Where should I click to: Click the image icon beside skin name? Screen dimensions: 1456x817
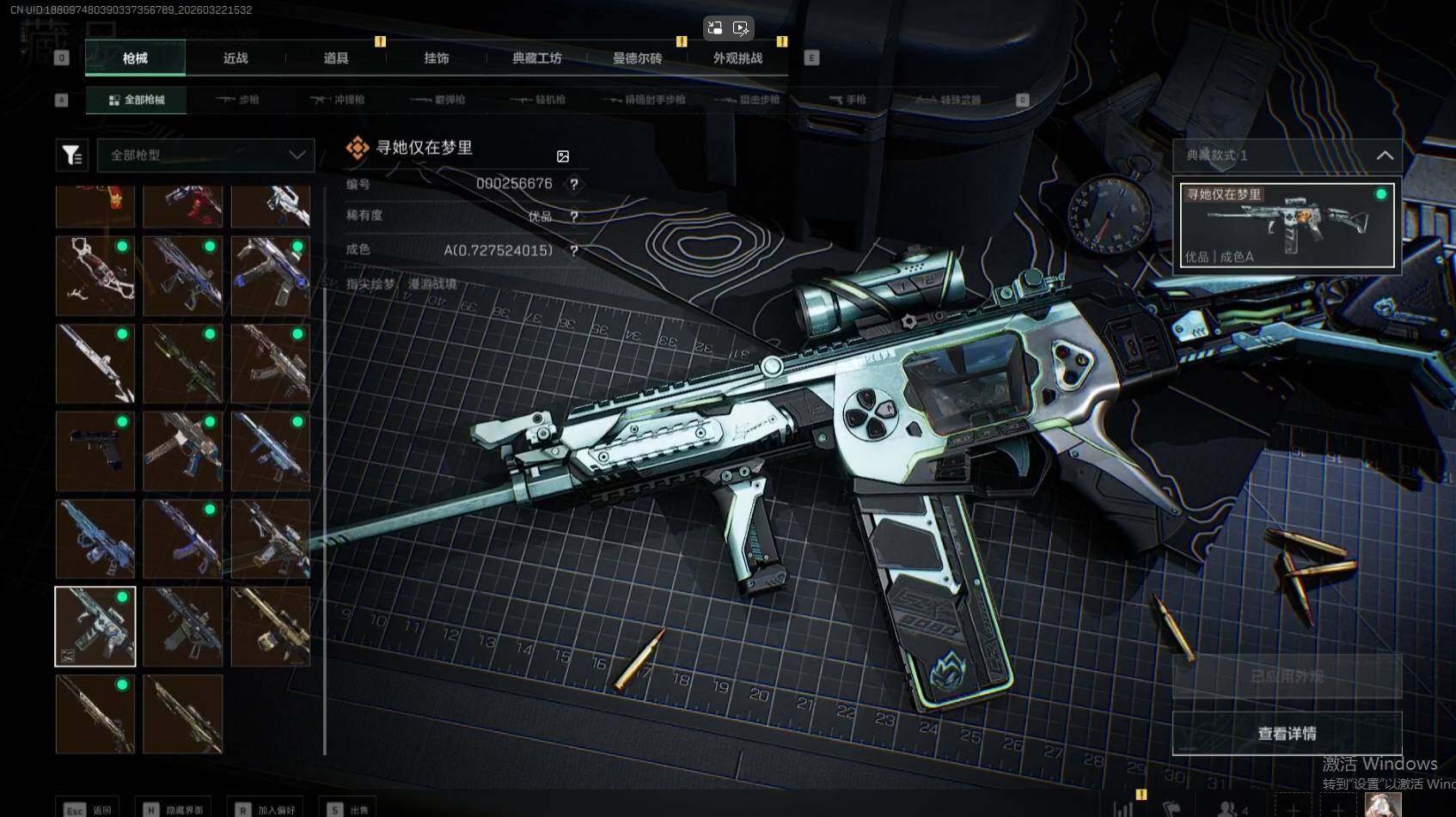point(563,156)
